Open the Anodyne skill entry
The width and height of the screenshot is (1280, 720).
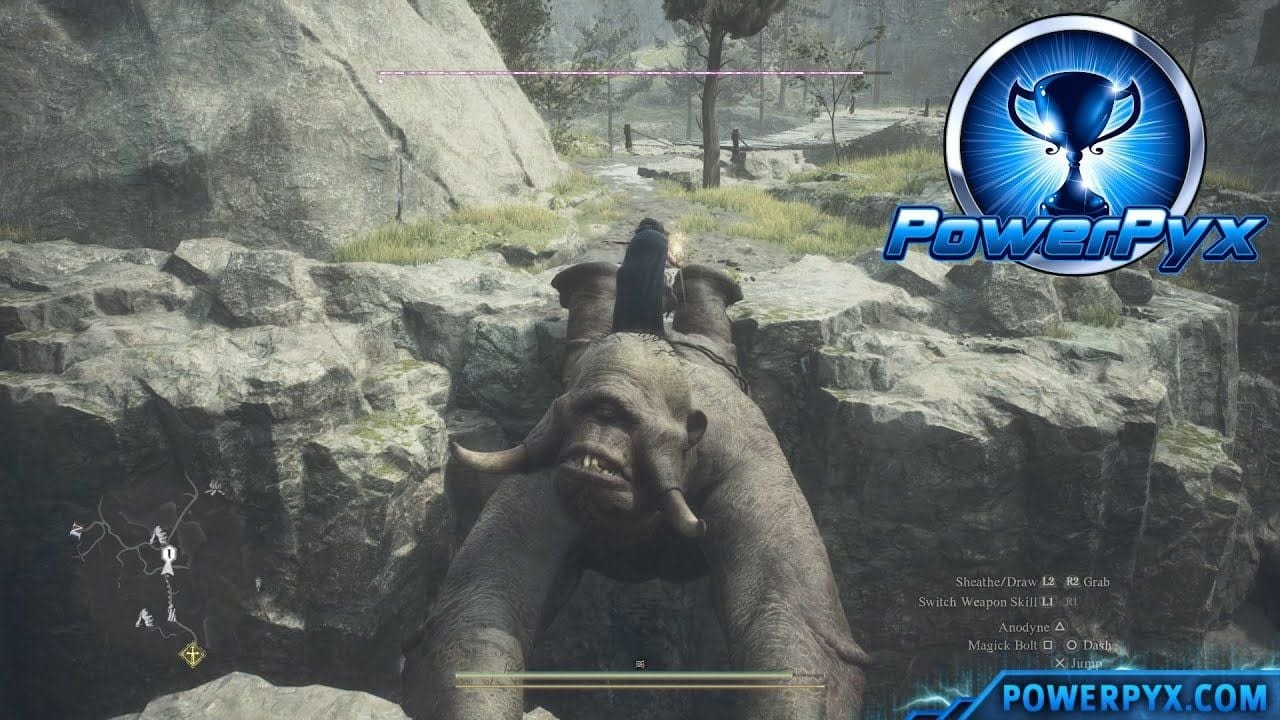point(1024,627)
